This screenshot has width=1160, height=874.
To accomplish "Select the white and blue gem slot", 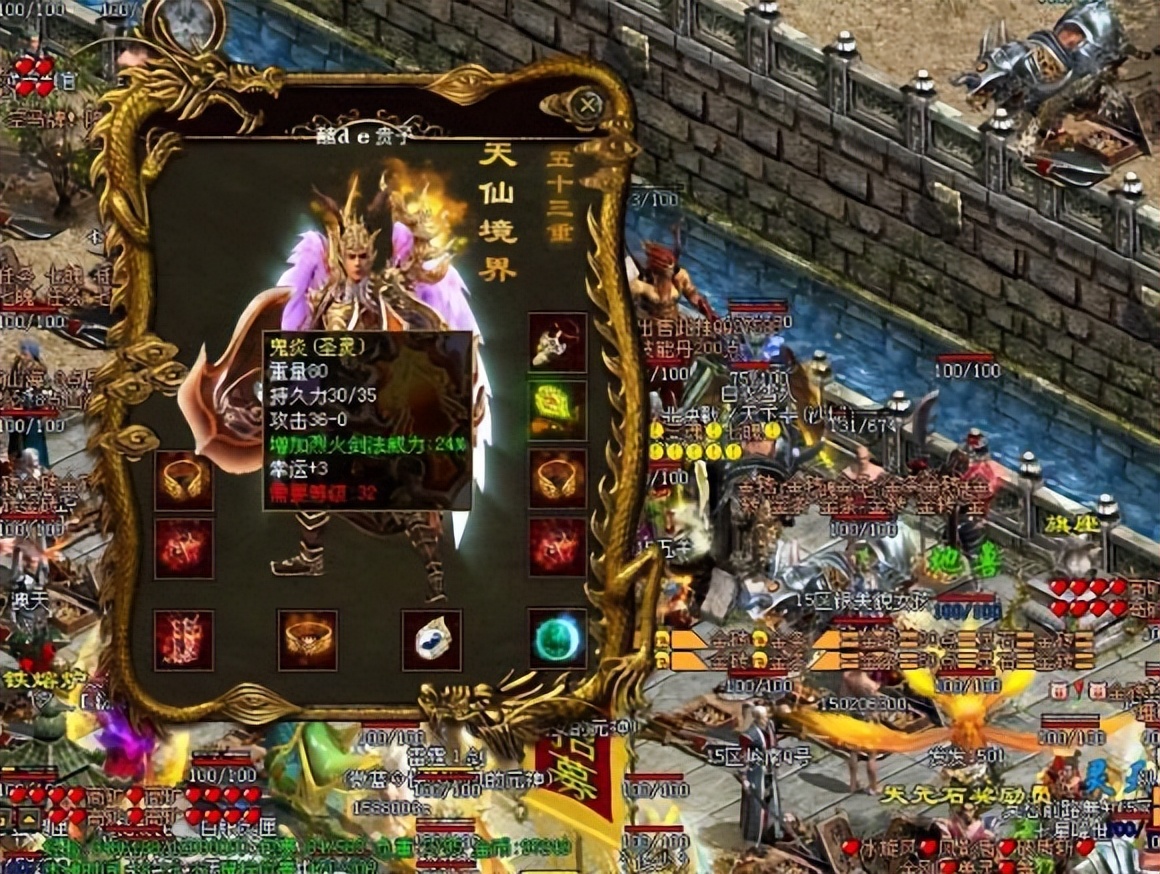I will point(432,640).
